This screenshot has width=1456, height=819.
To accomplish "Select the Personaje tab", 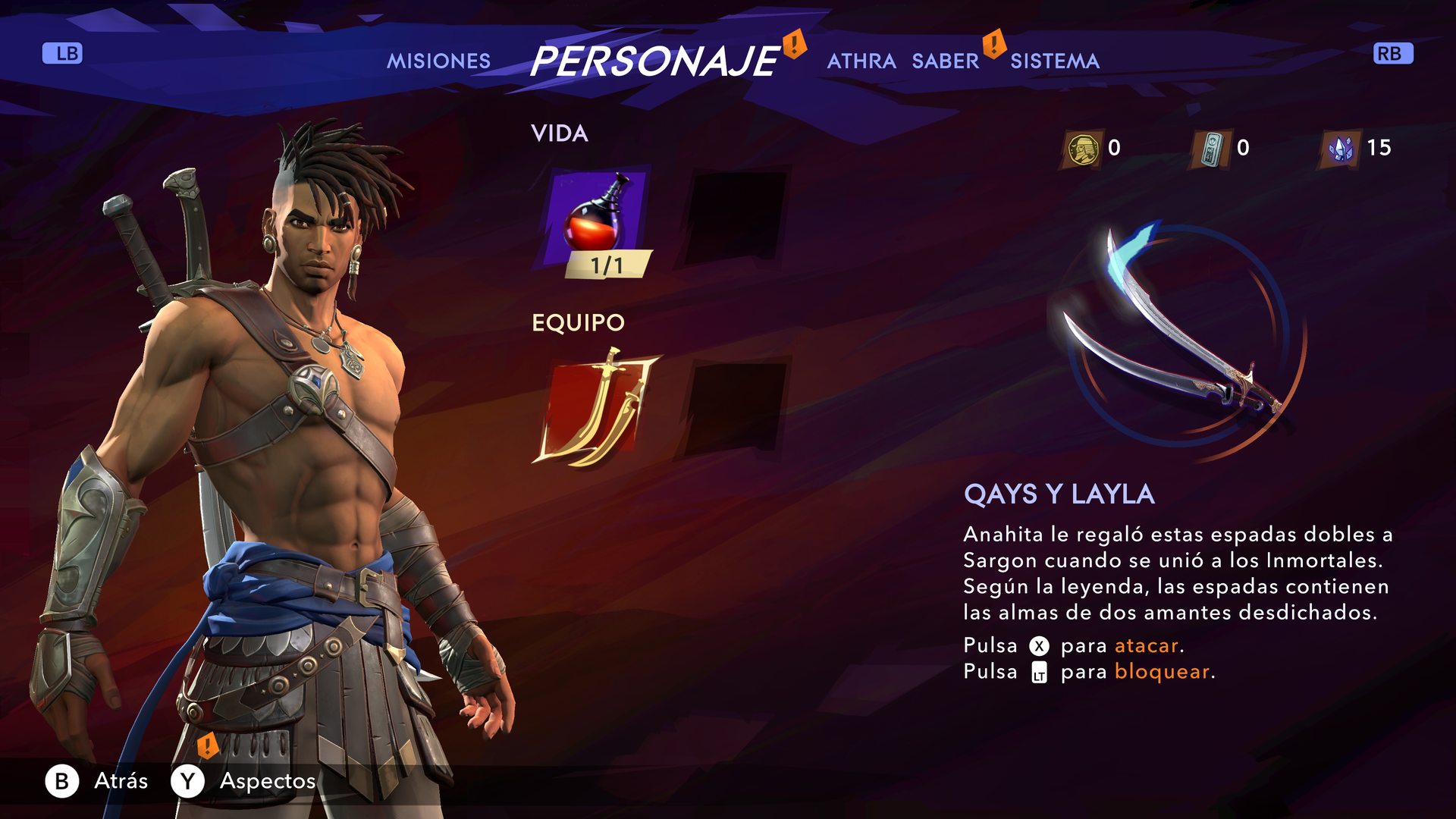I will point(654,61).
